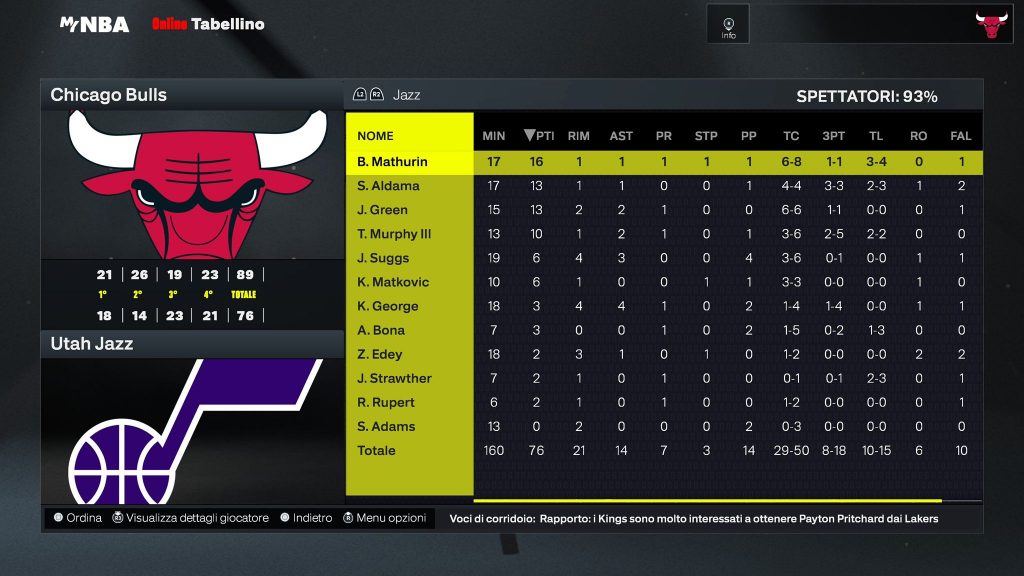Select J. Green's player row
Image resolution: width=1024 pixels, height=576 pixels.
coord(382,210)
